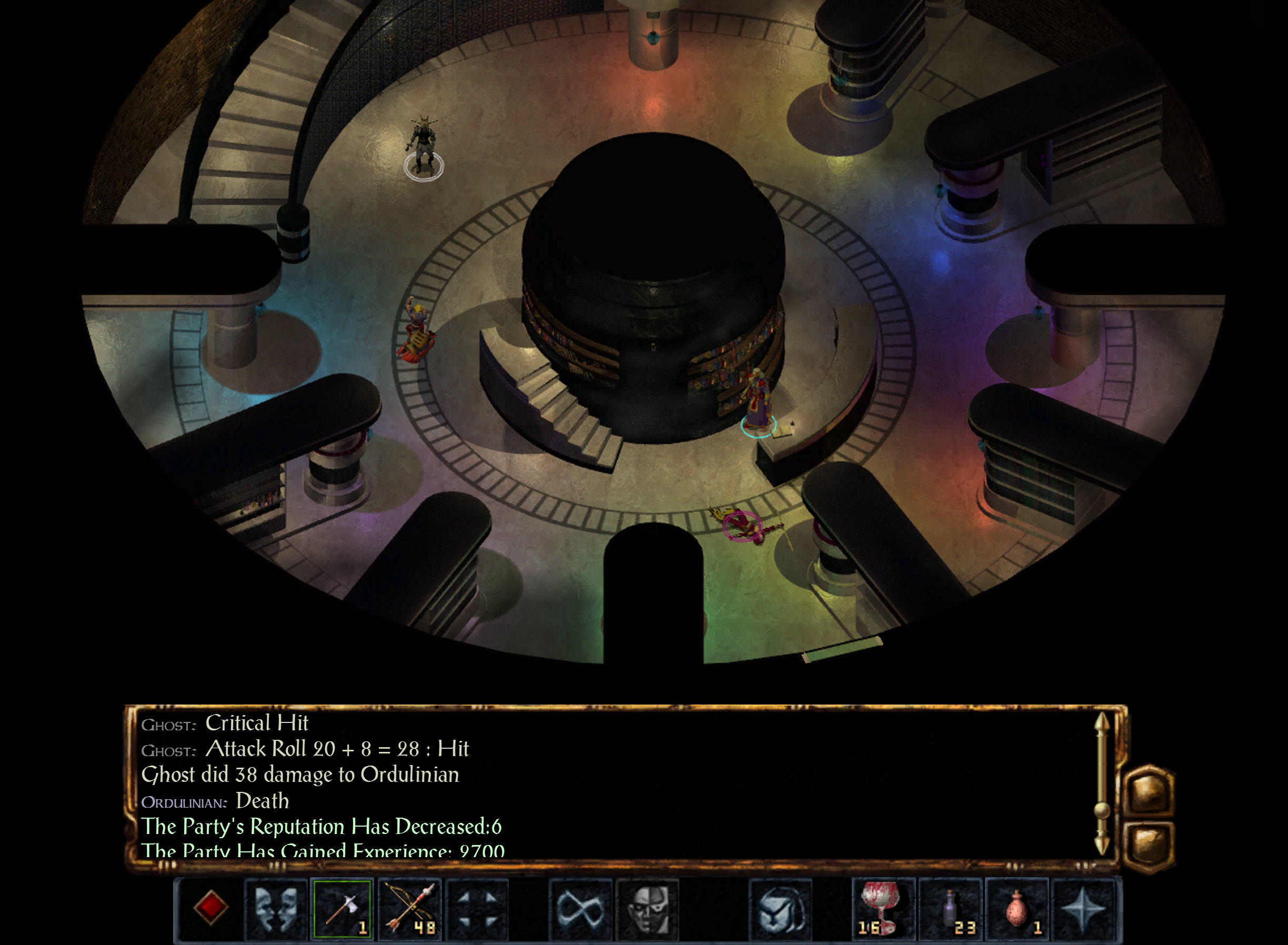Equip the bow and arrows slot
This screenshot has height=945, width=1288.
pyautogui.click(x=409, y=908)
